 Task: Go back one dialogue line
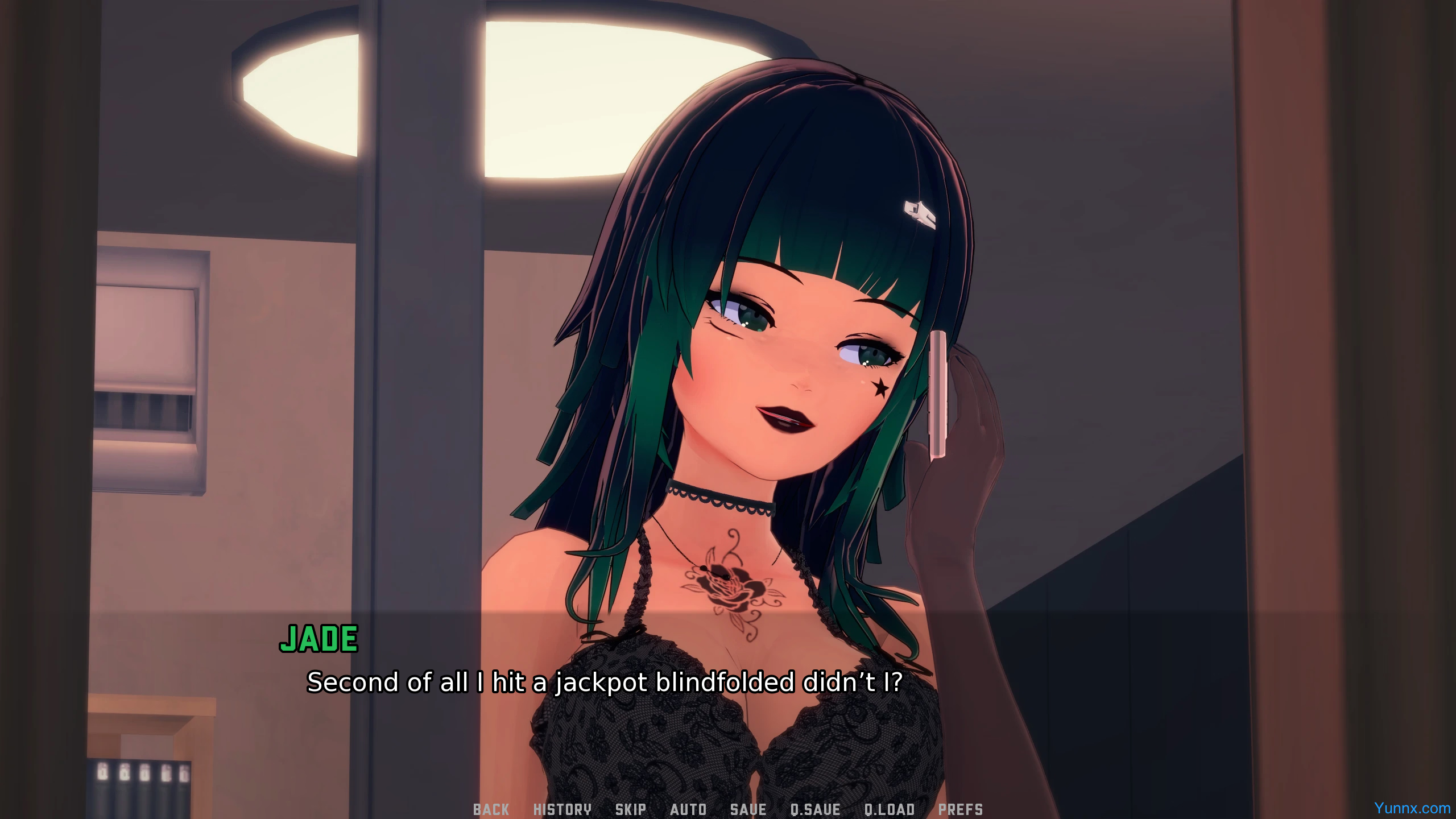coord(491,809)
